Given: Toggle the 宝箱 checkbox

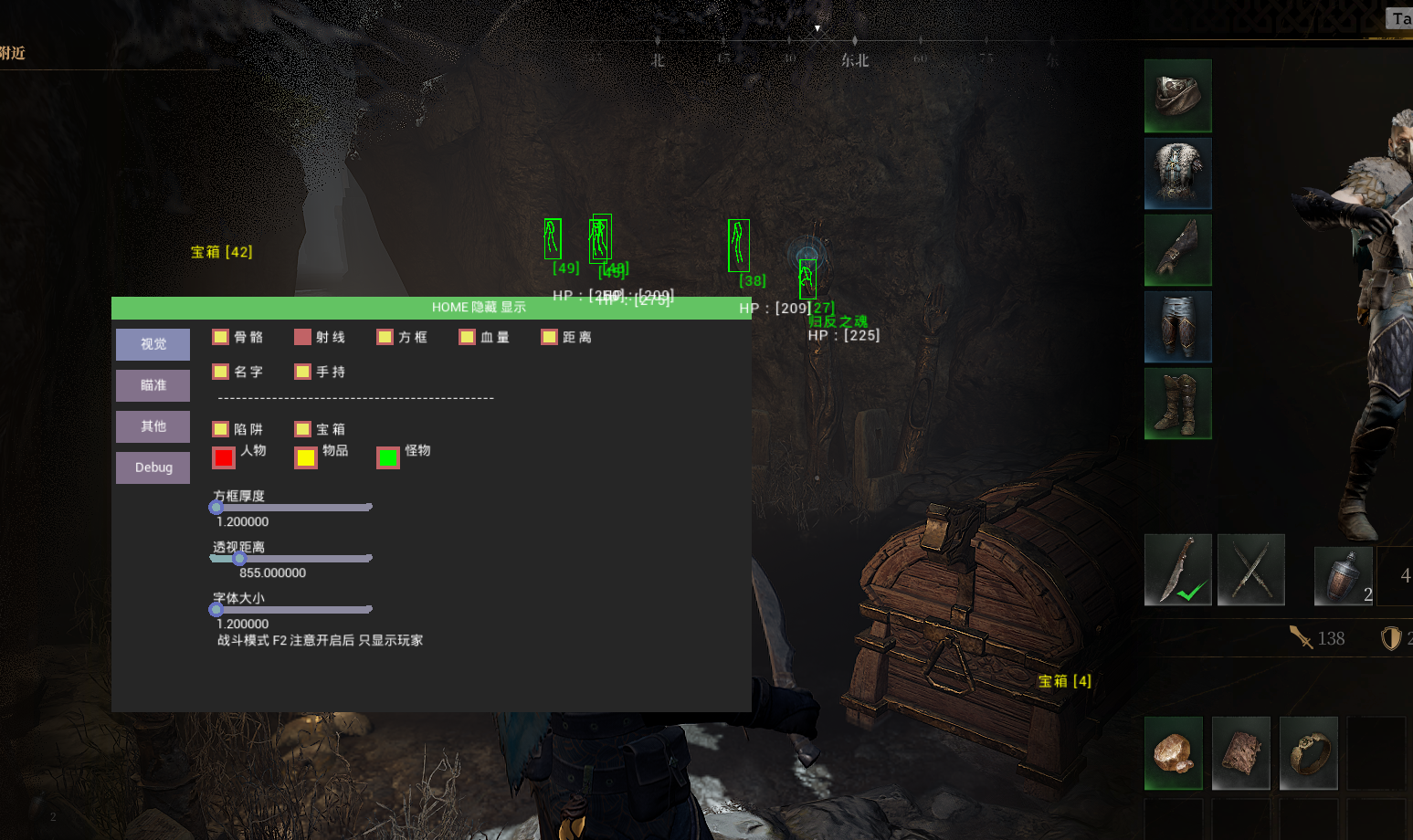Looking at the screenshot, I should tap(302, 429).
